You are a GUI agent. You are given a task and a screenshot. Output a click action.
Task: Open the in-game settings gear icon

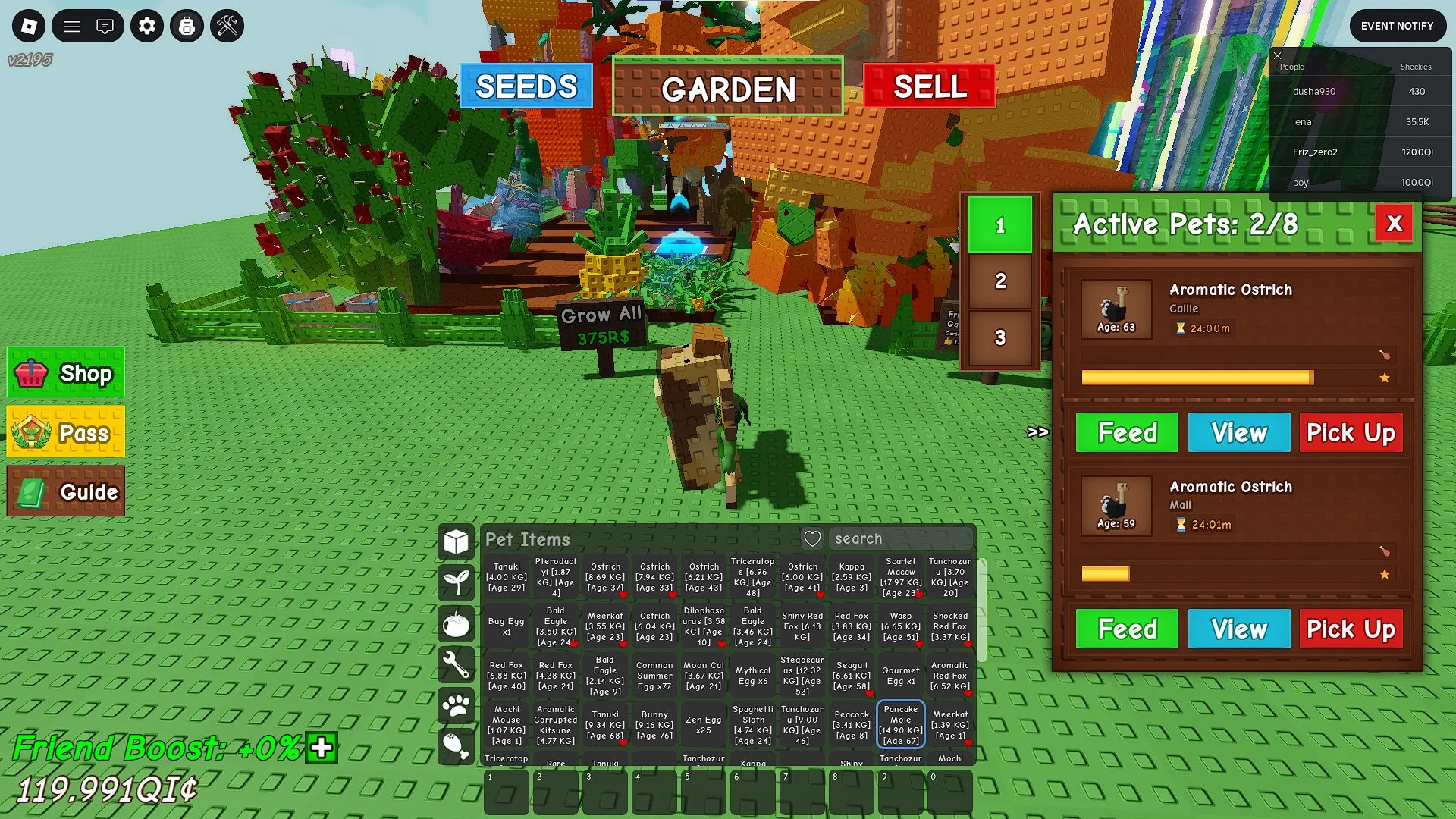point(146,26)
